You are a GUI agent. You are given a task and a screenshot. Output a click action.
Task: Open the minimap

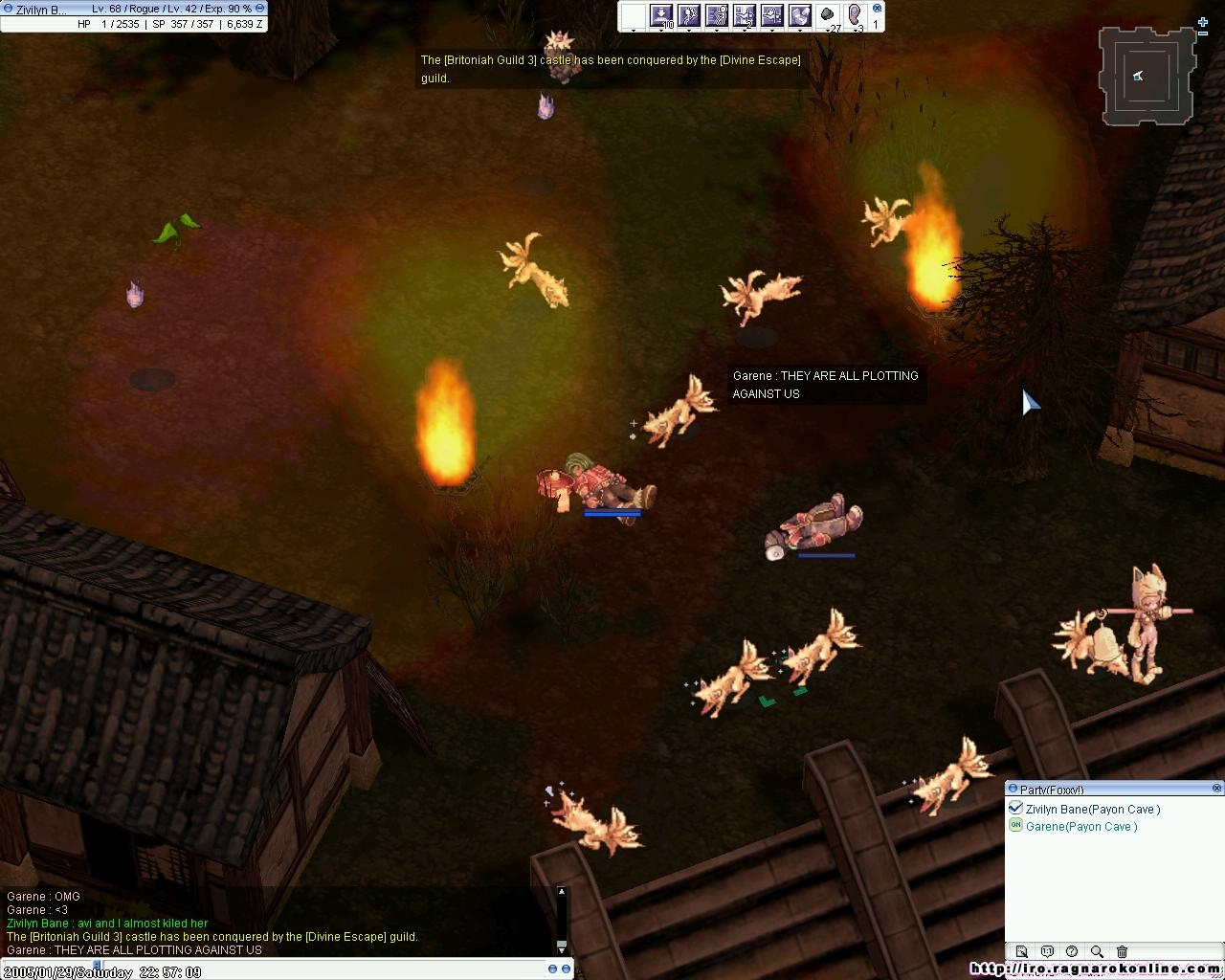click(1146, 77)
